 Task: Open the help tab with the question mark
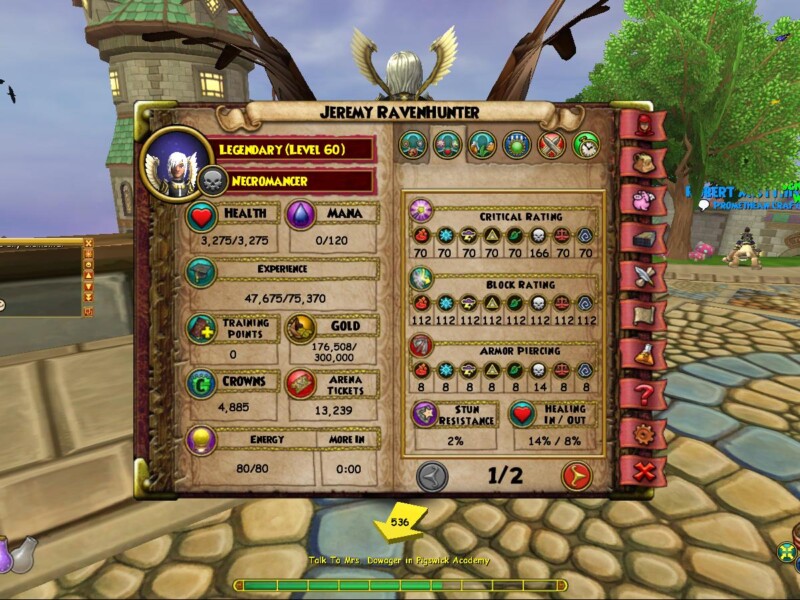(x=640, y=393)
